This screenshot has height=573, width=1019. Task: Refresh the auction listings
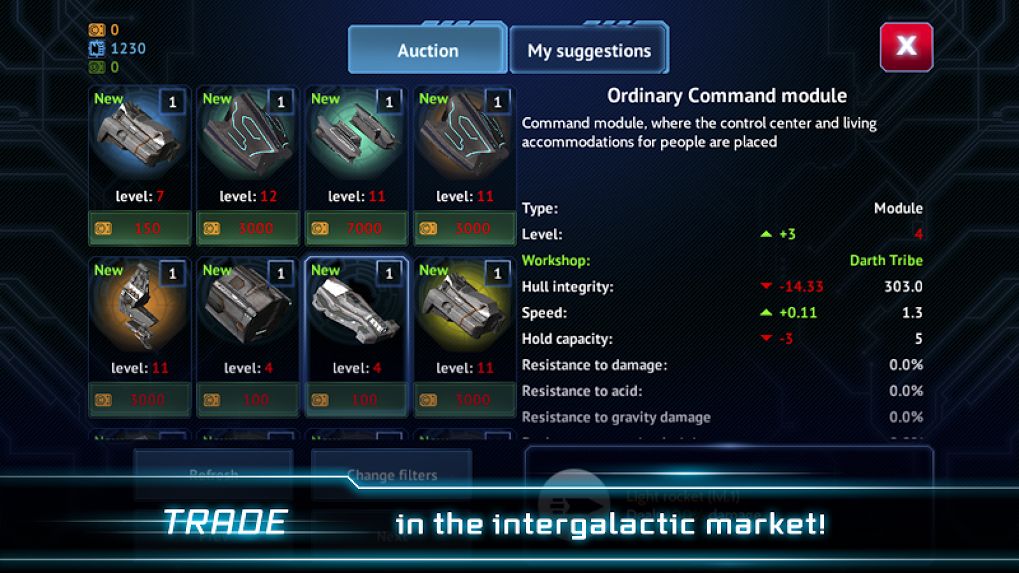[213, 475]
